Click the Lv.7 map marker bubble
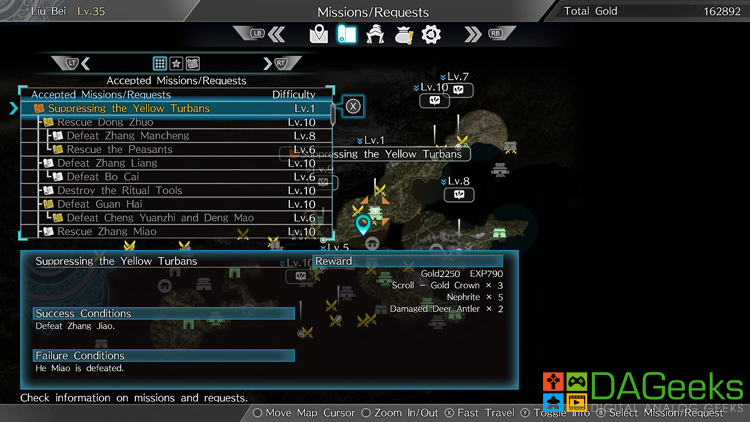Image resolution: width=750 pixels, height=422 pixels. pos(459,90)
